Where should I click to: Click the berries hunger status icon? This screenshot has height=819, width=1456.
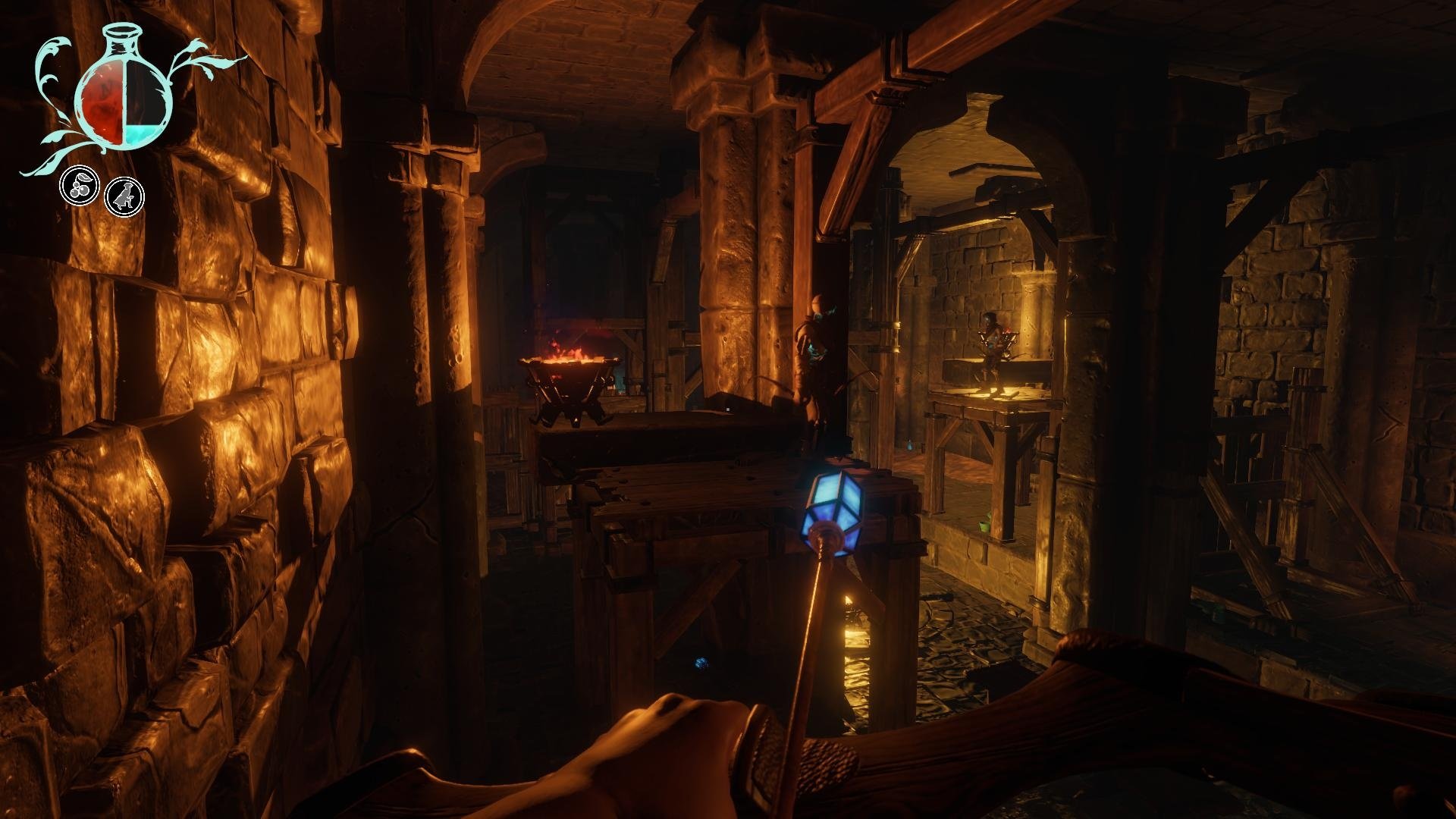pyautogui.click(x=80, y=187)
